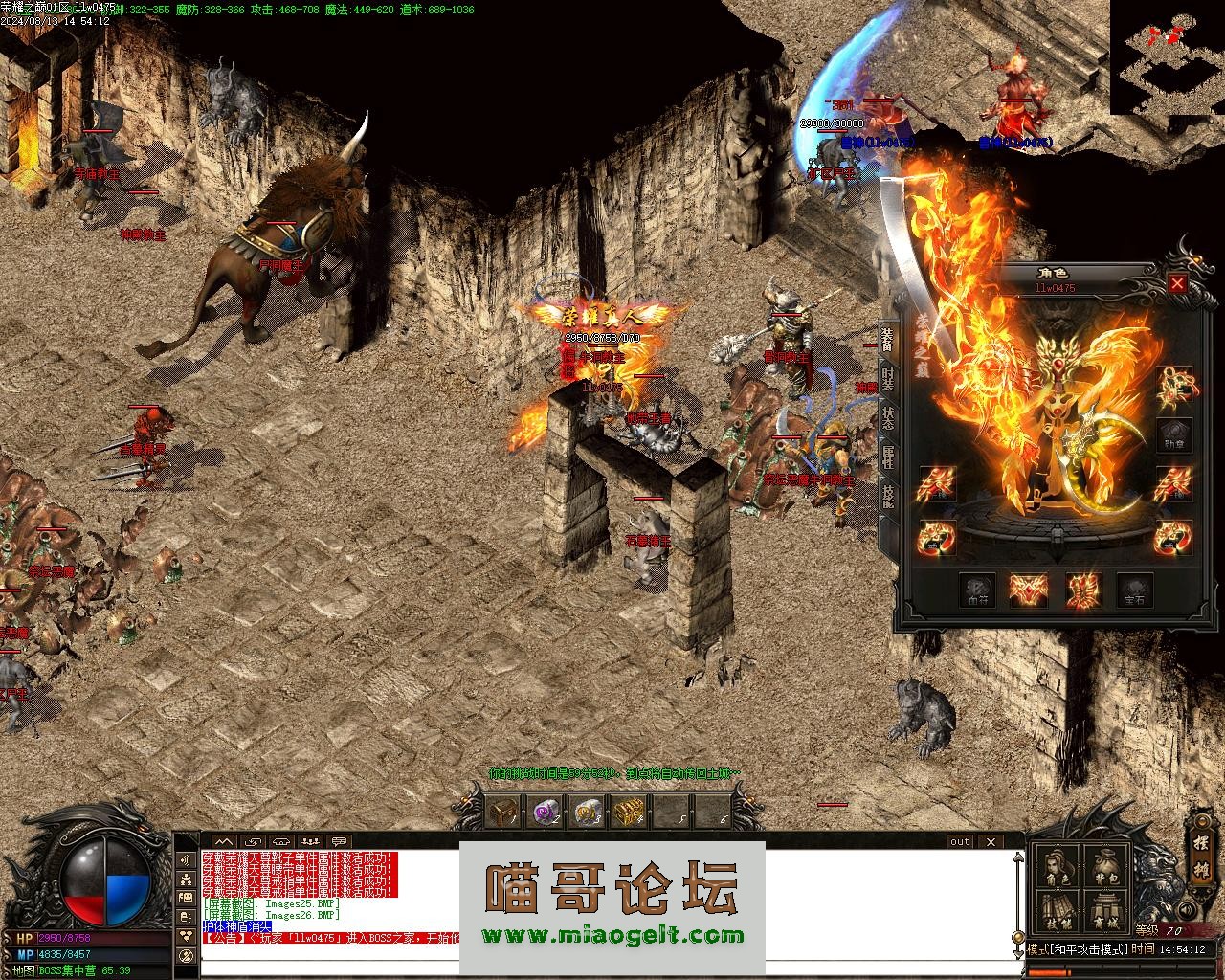
Task: Switch to the 时装 fashion tab
Action: (888, 378)
